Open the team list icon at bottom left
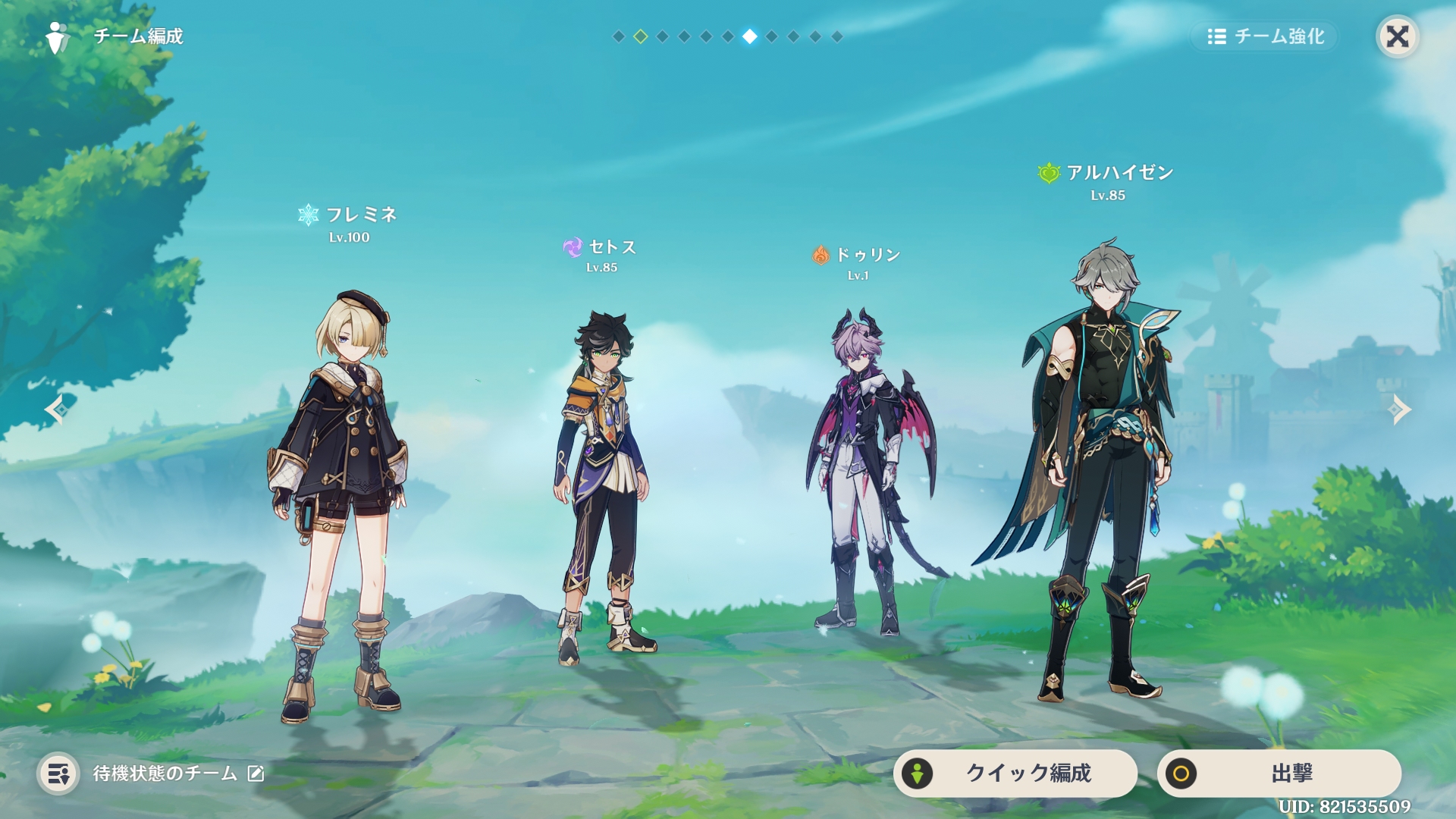 click(58, 773)
